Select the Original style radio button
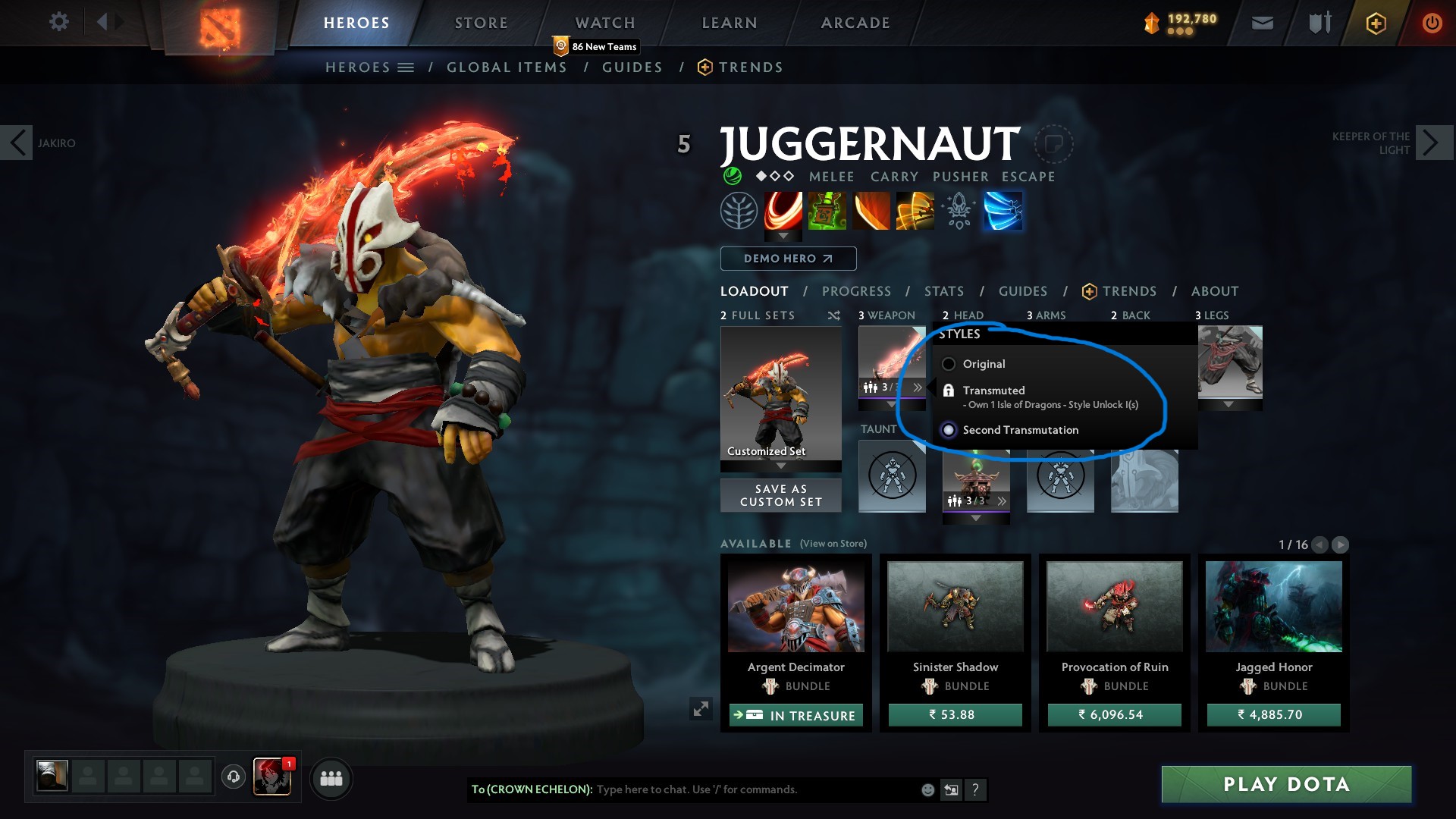This screenshot has height=819, width=1456. coord(949,364)
